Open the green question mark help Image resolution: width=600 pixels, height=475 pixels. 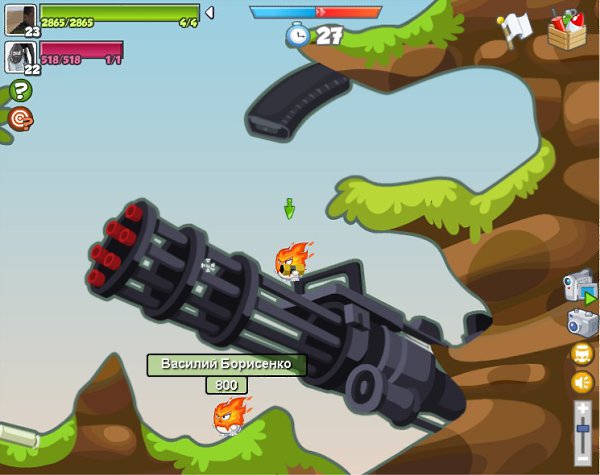coord(20,90)
